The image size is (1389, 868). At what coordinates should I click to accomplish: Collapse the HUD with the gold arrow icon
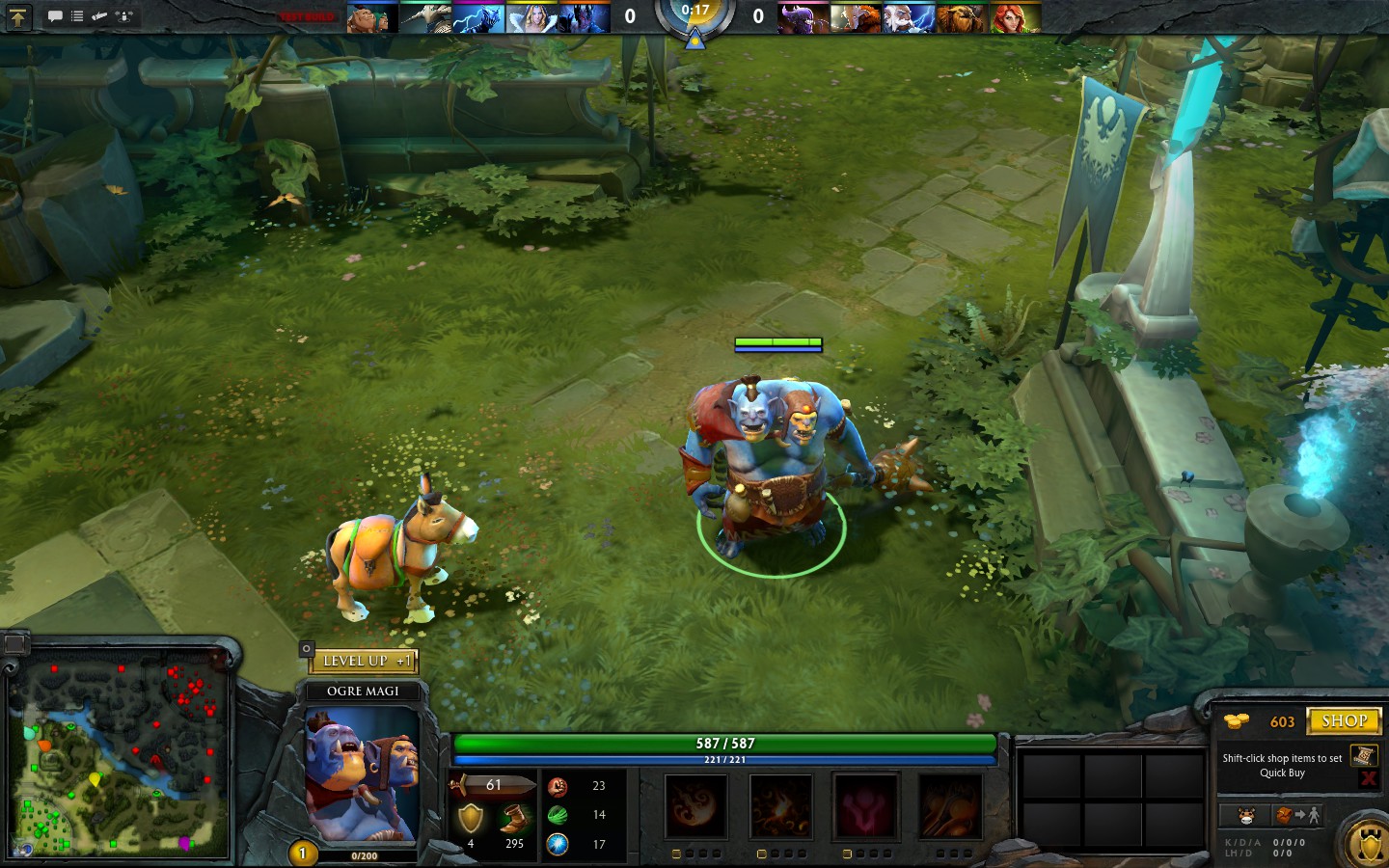(18, 17)
